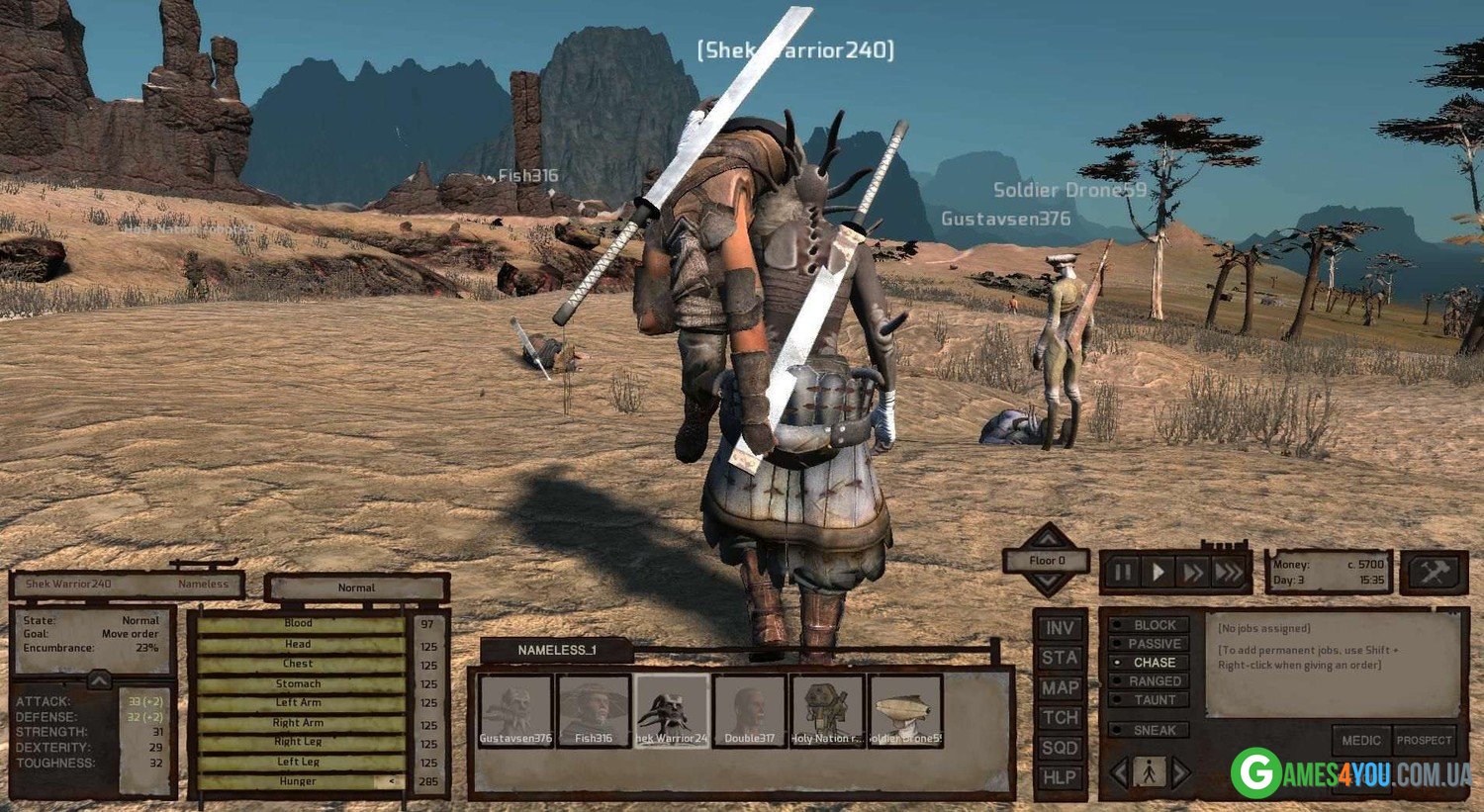The width and height of the screenshot is (1484, 812).
Task: Open the build mode hammer button
Action: (x=1434, y=573)
